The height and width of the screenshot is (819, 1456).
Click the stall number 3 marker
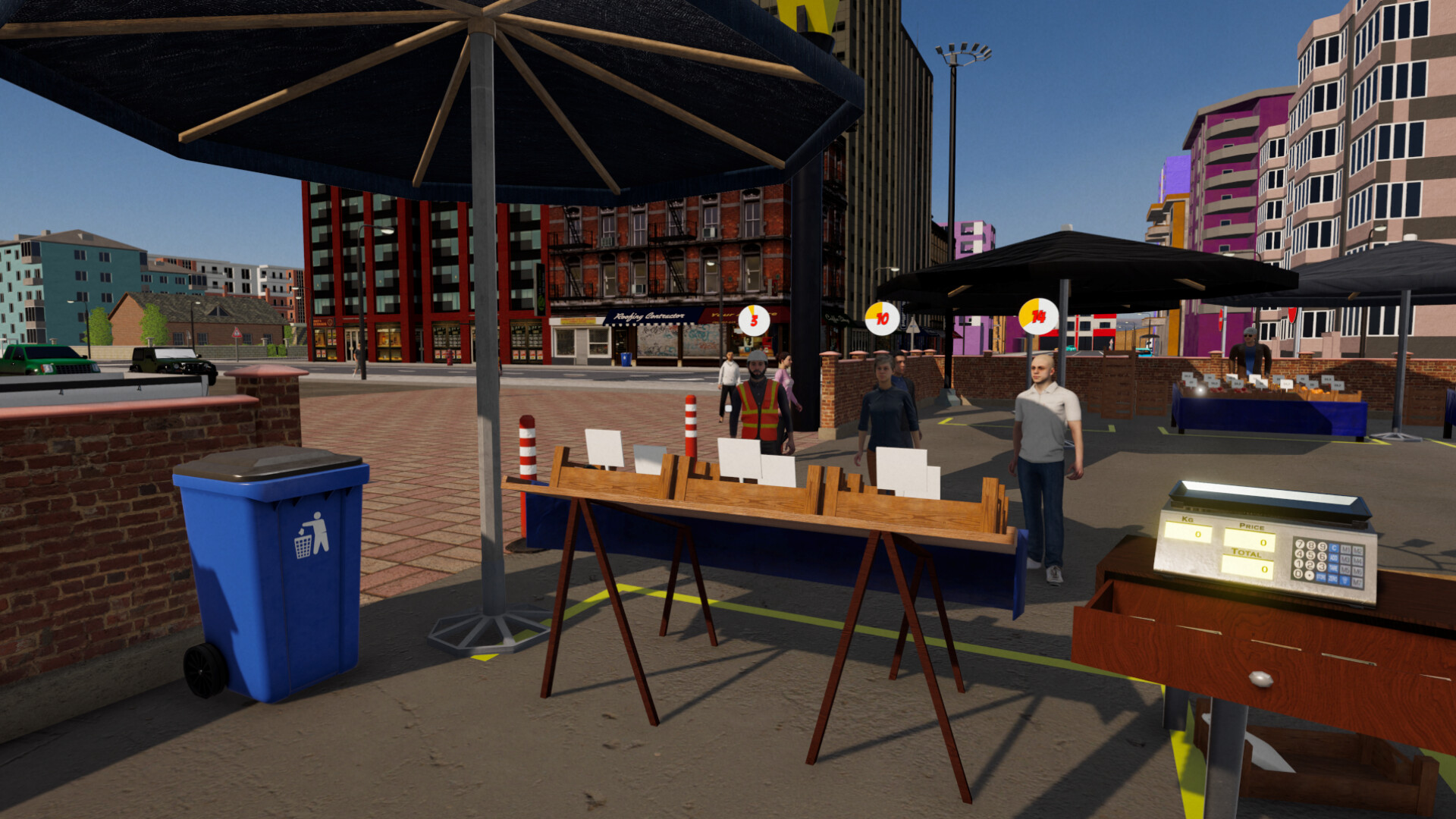752,319
